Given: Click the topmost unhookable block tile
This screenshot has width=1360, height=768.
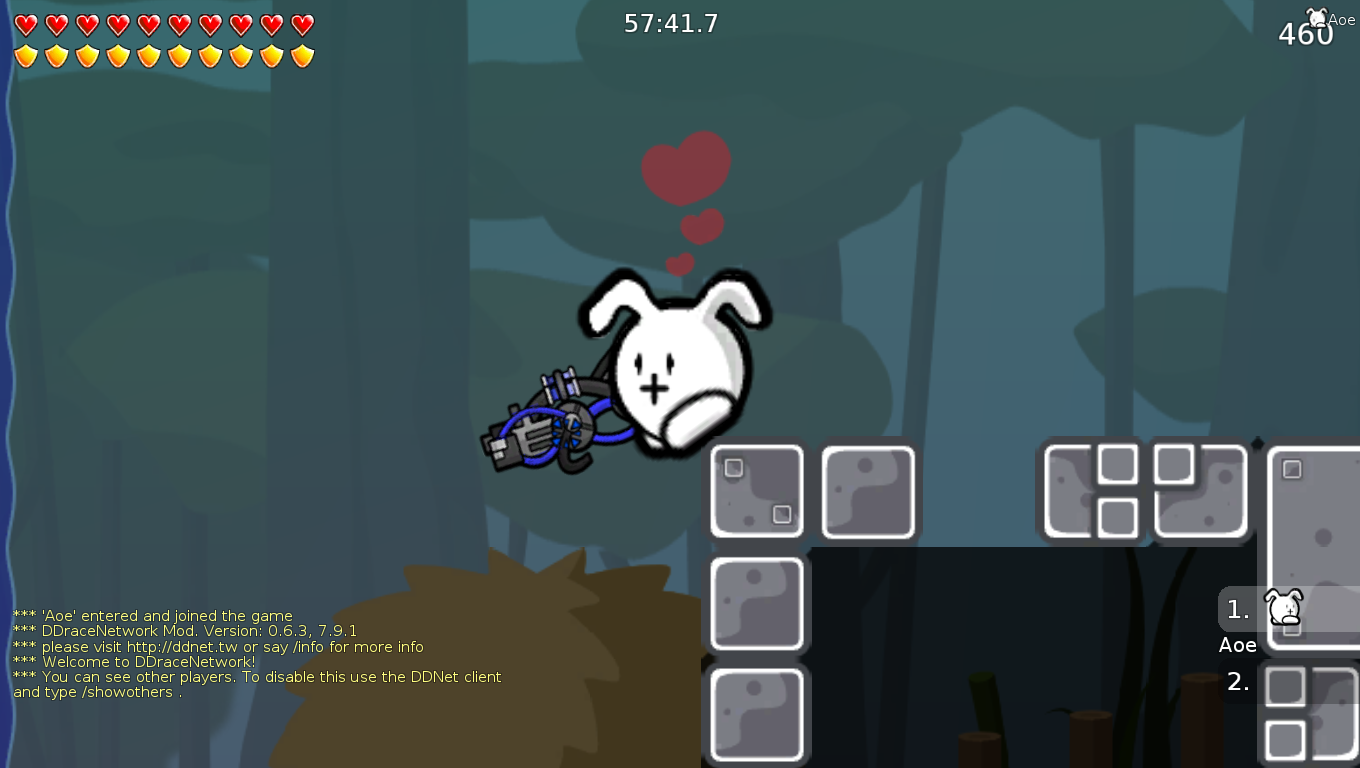Looking at the screenshot, I should tap(756, 490).
